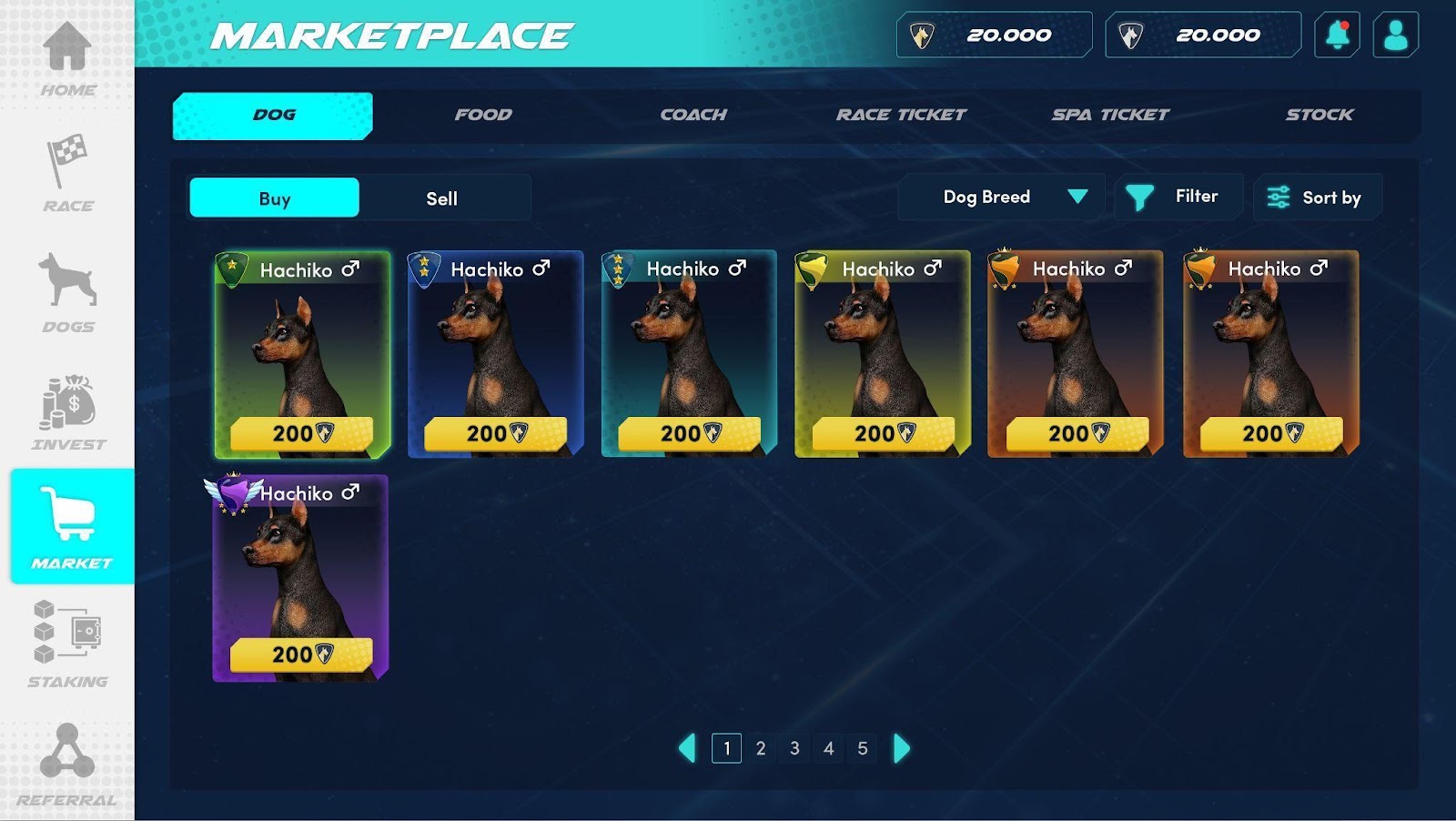This screenshot has width=1456, height=821.
Task: Open the Filter options
Action: tap(1178, 197)
